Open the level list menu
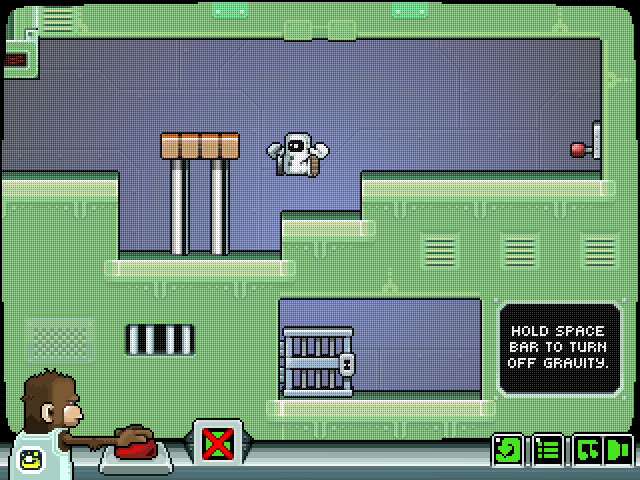 pos(546,450)
